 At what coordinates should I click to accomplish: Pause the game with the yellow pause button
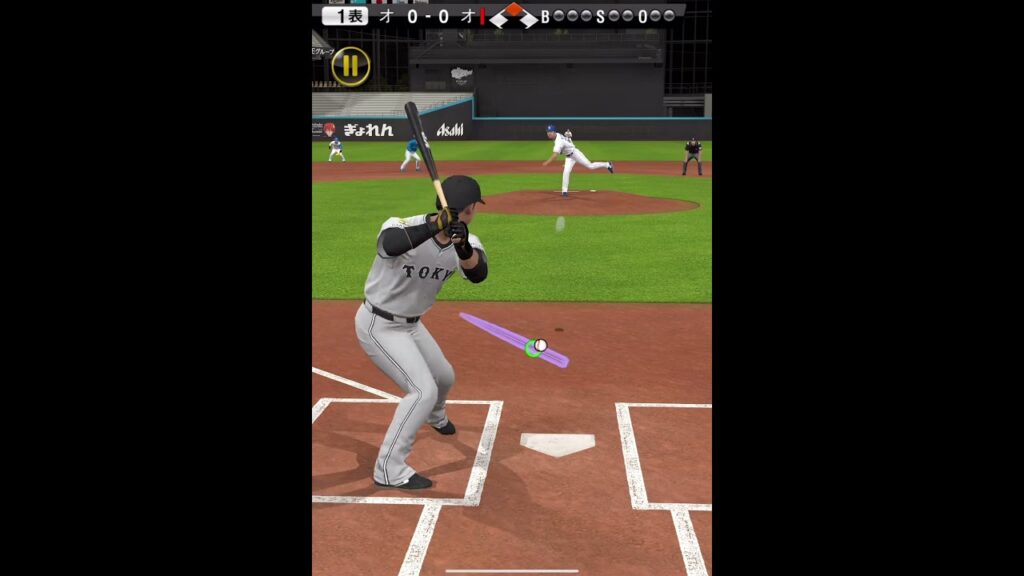(x=350, y=66)
